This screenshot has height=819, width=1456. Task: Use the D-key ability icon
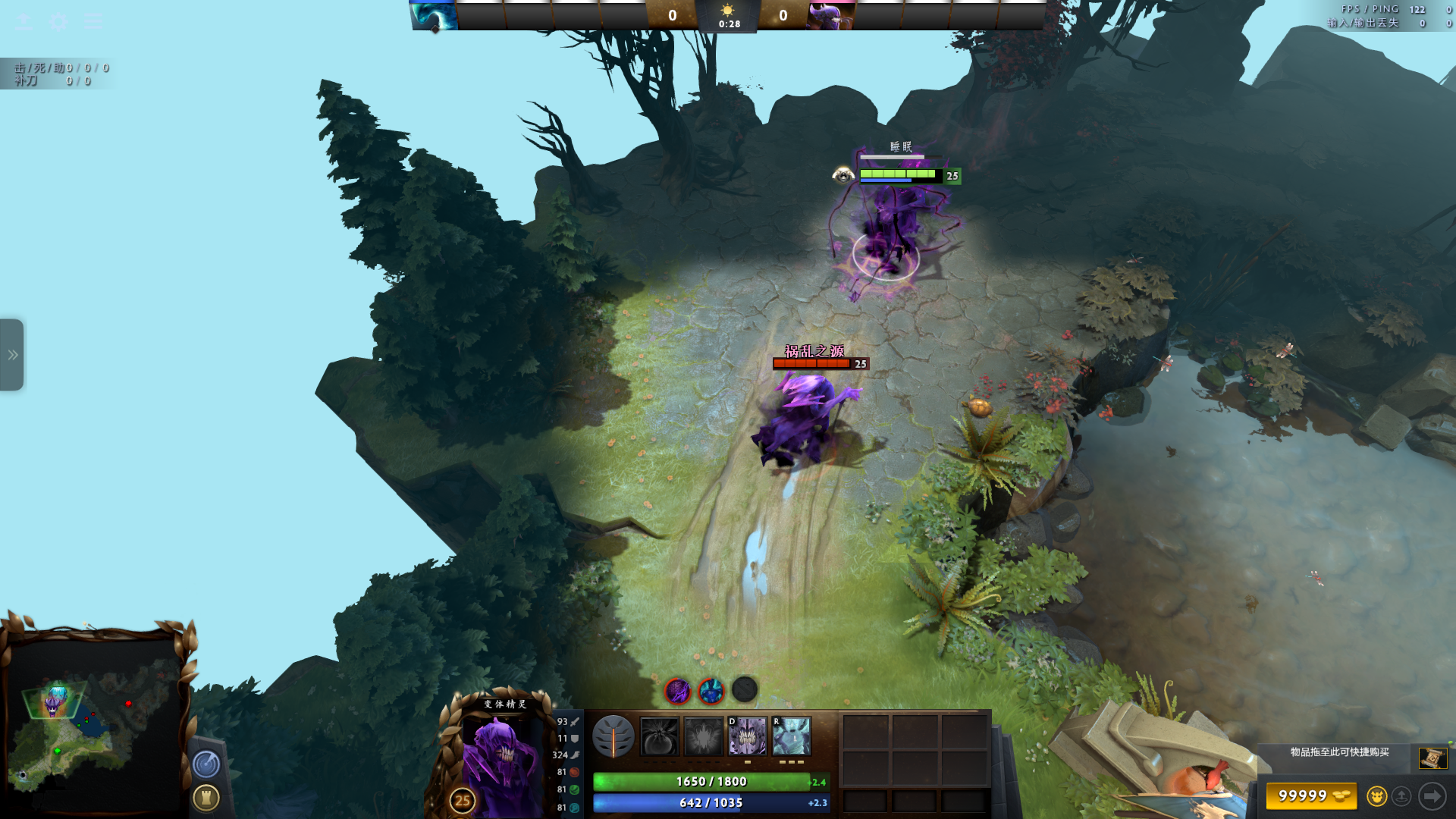coord(747,736)
